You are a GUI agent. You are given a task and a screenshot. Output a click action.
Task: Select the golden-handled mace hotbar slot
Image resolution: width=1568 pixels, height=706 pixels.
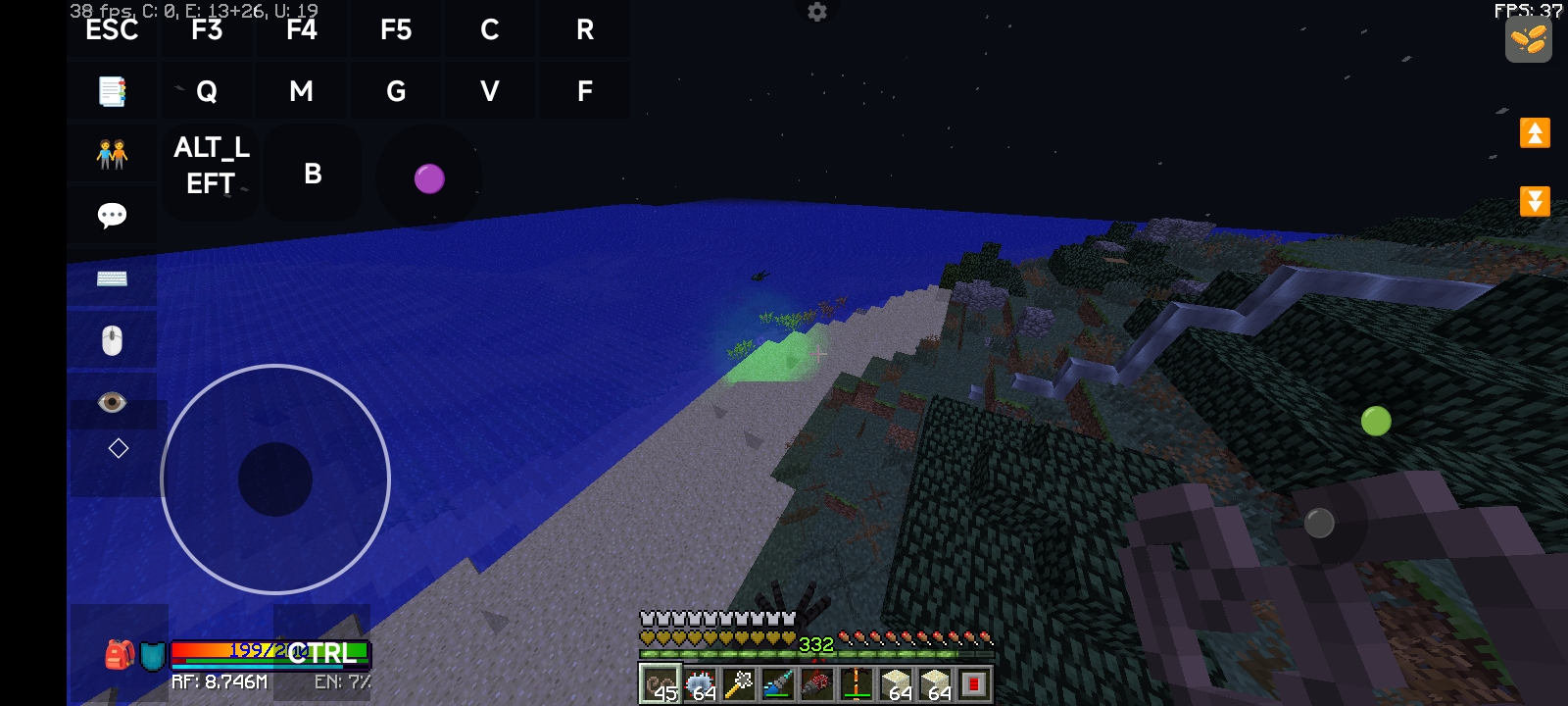tap(738, 683)
